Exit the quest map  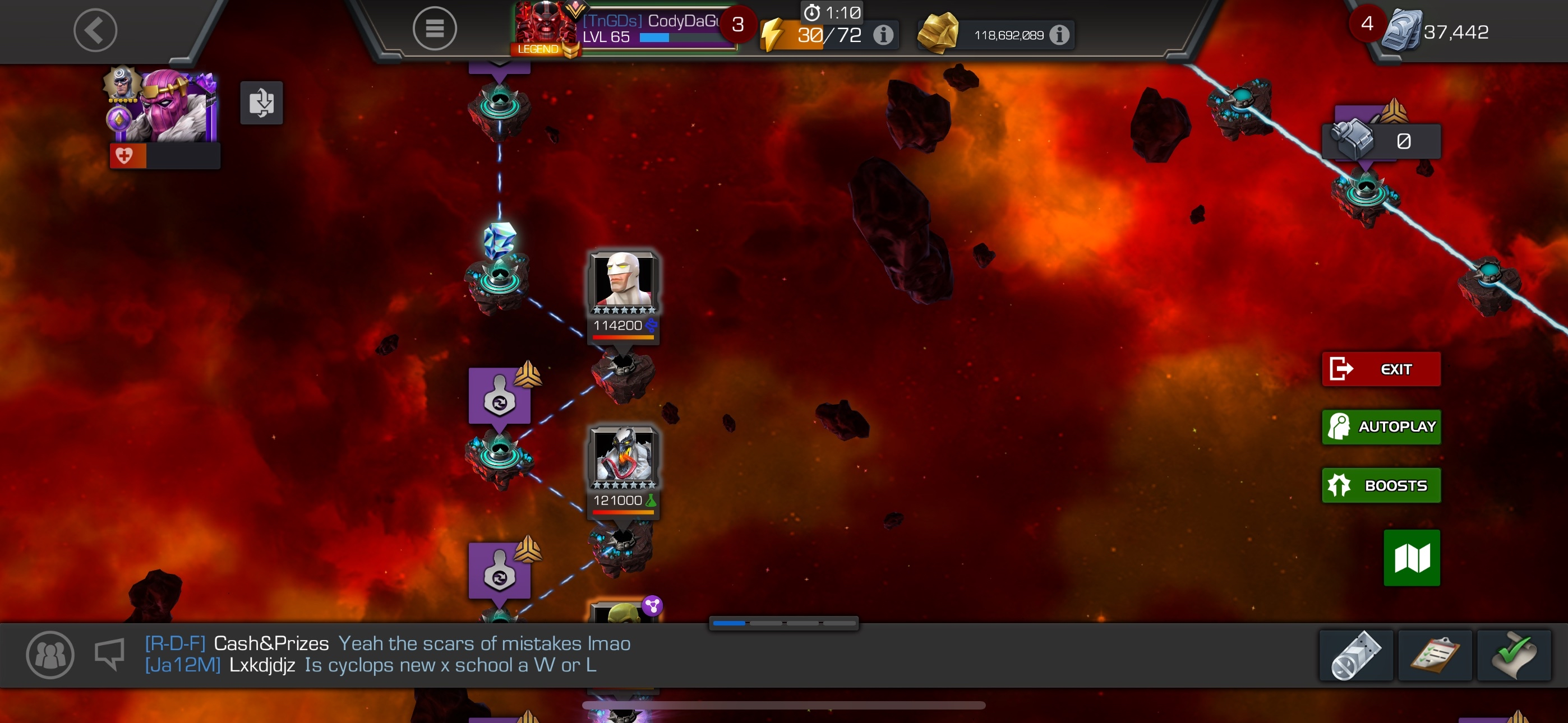click(1381, 369)
